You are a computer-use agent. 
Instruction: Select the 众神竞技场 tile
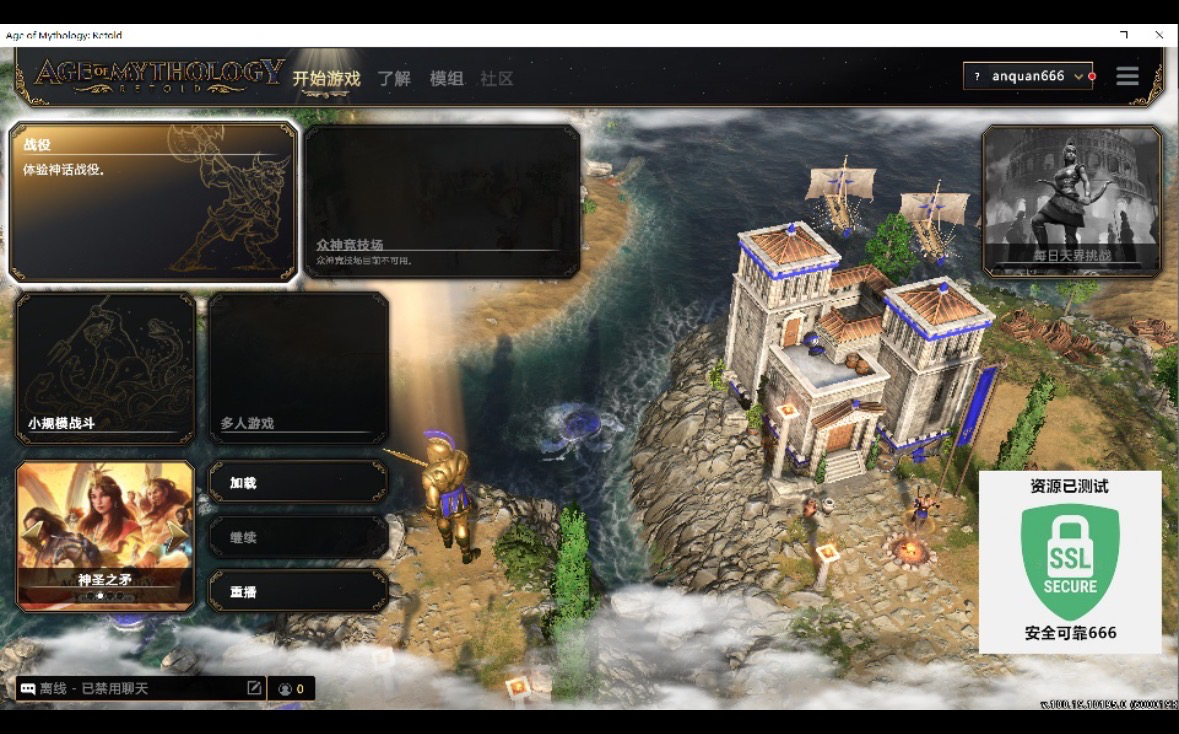(x=441, y=202)
